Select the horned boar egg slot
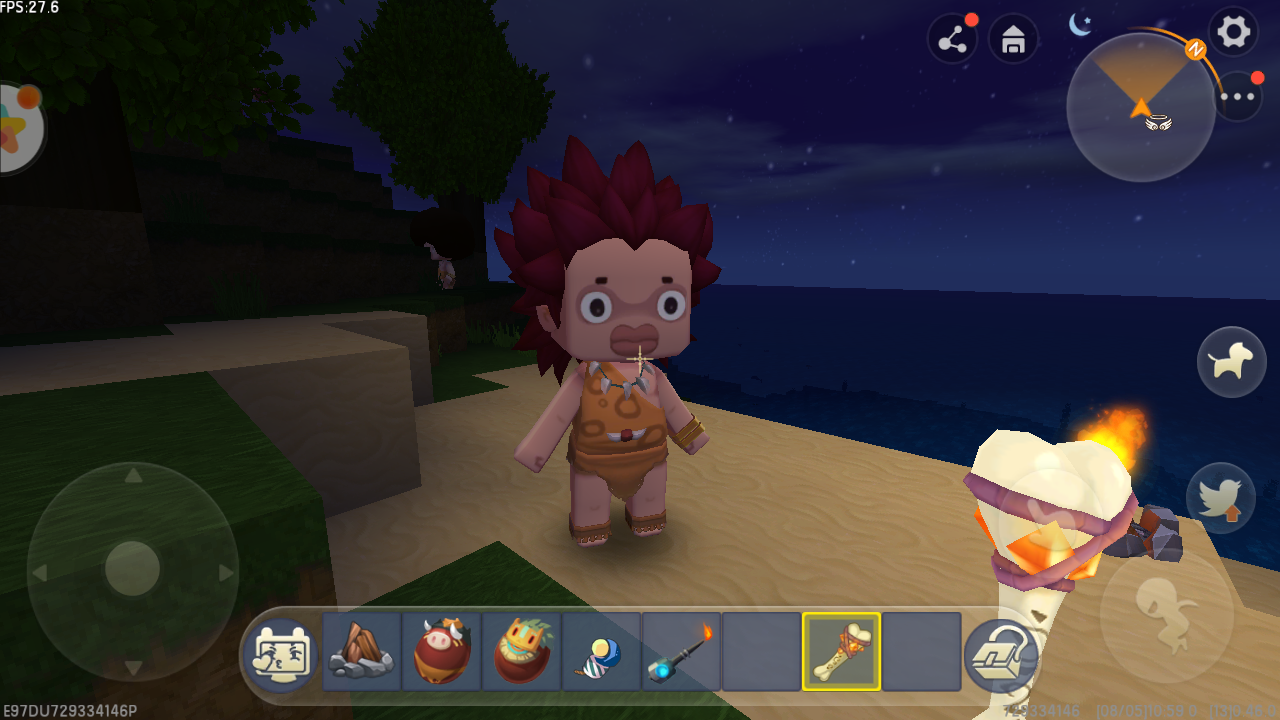The image size is (1280, 720). pos(441,651)
